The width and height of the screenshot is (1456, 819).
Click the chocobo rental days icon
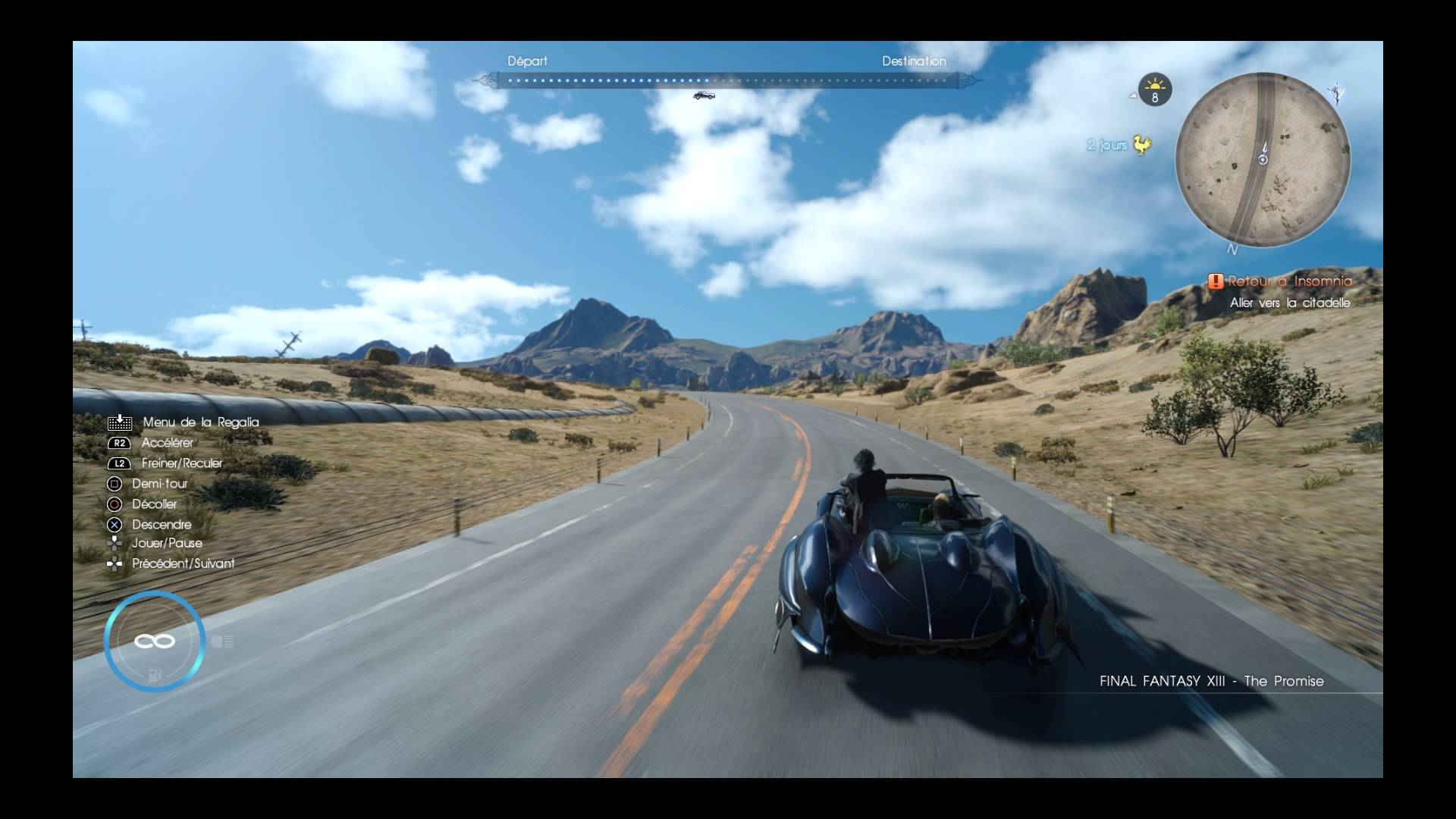point(1141,144)
